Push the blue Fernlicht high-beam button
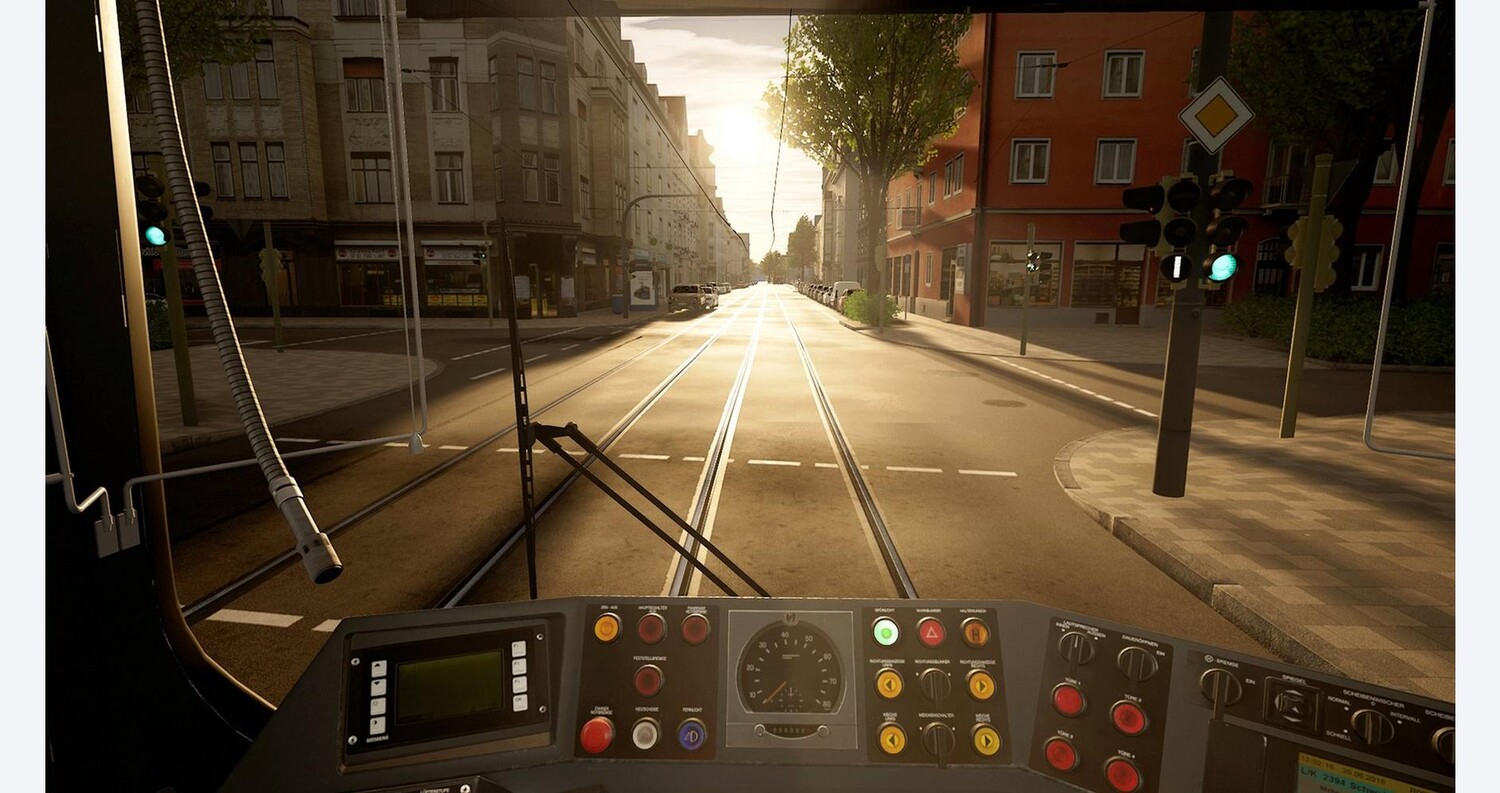1500x793 pixels. (x=691, y=734)
